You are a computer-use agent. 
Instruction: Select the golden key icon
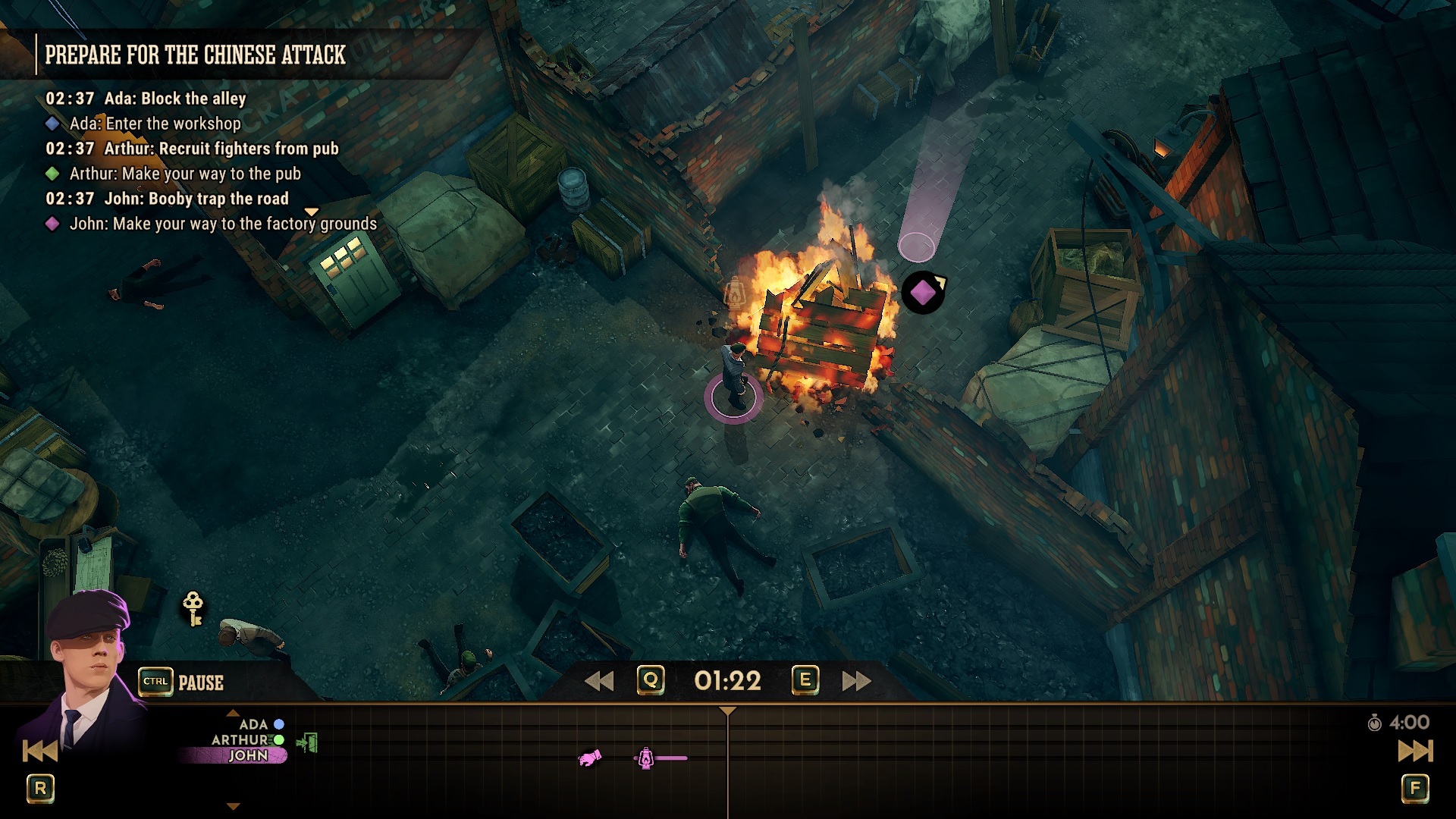pos(193,608)
